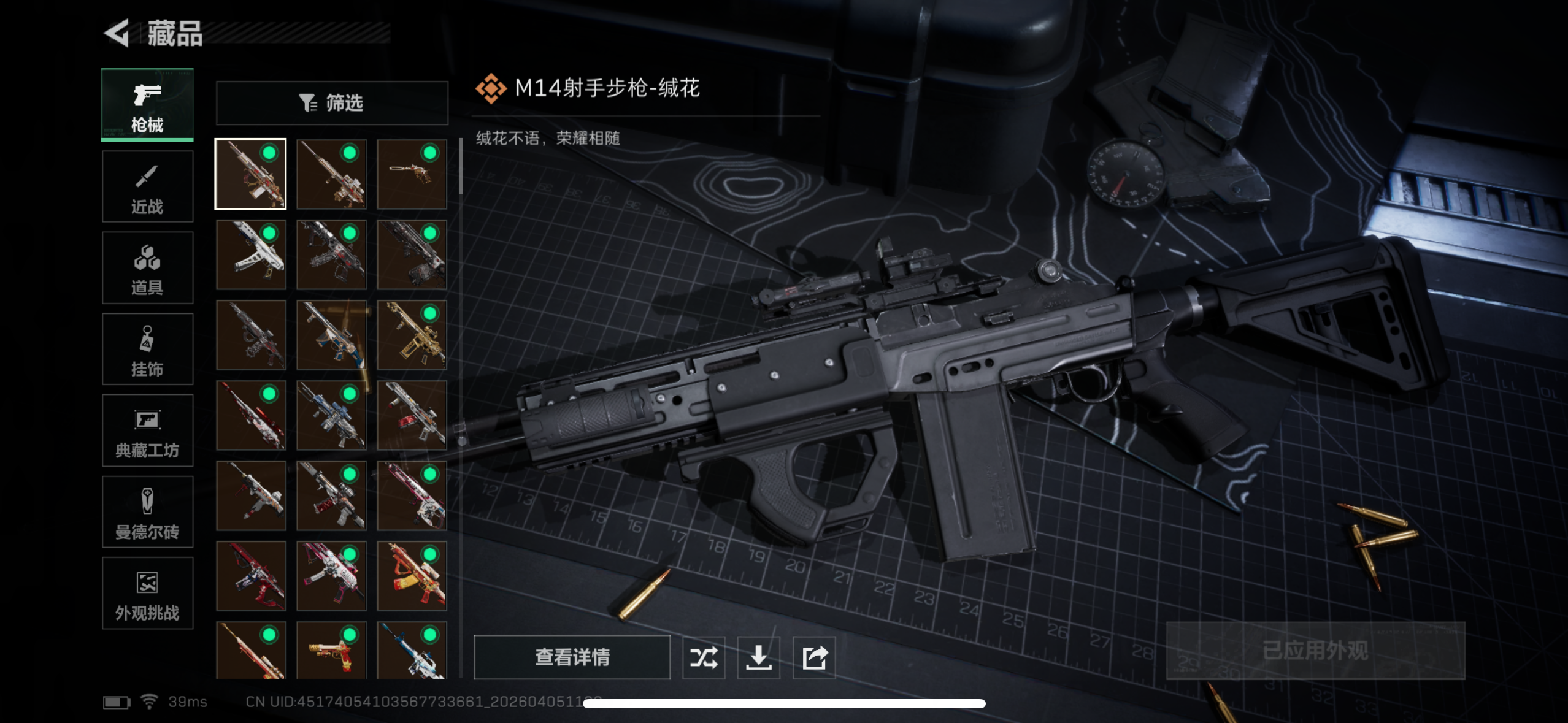Expand weapon details via 查看详情

click(572, 656)
